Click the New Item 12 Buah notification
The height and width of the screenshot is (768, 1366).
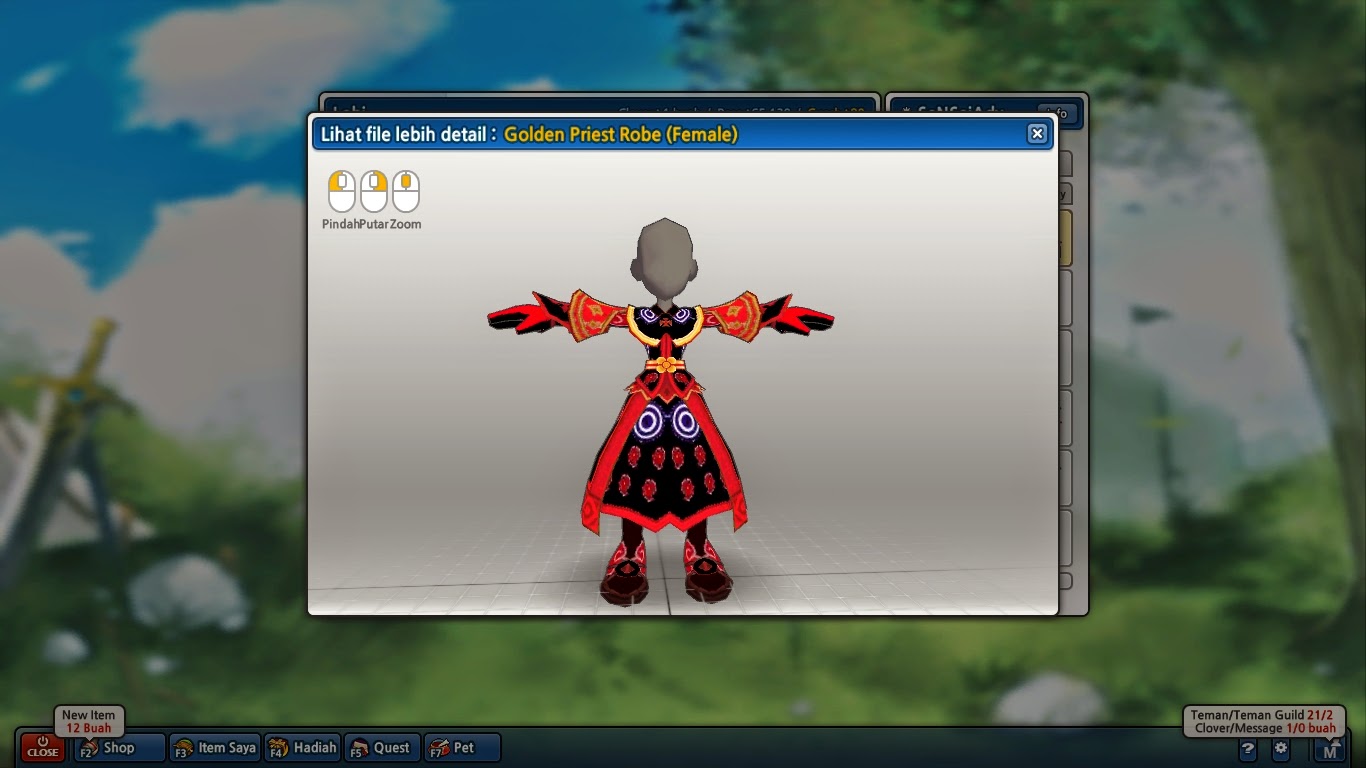[x=88, y=720]
